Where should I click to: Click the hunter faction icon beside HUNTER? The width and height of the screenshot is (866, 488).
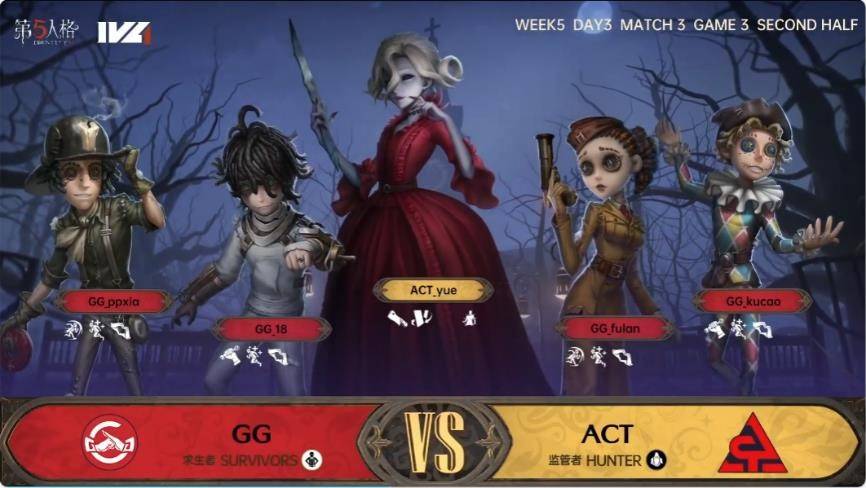pyautogui.click(x=656, y=460)
